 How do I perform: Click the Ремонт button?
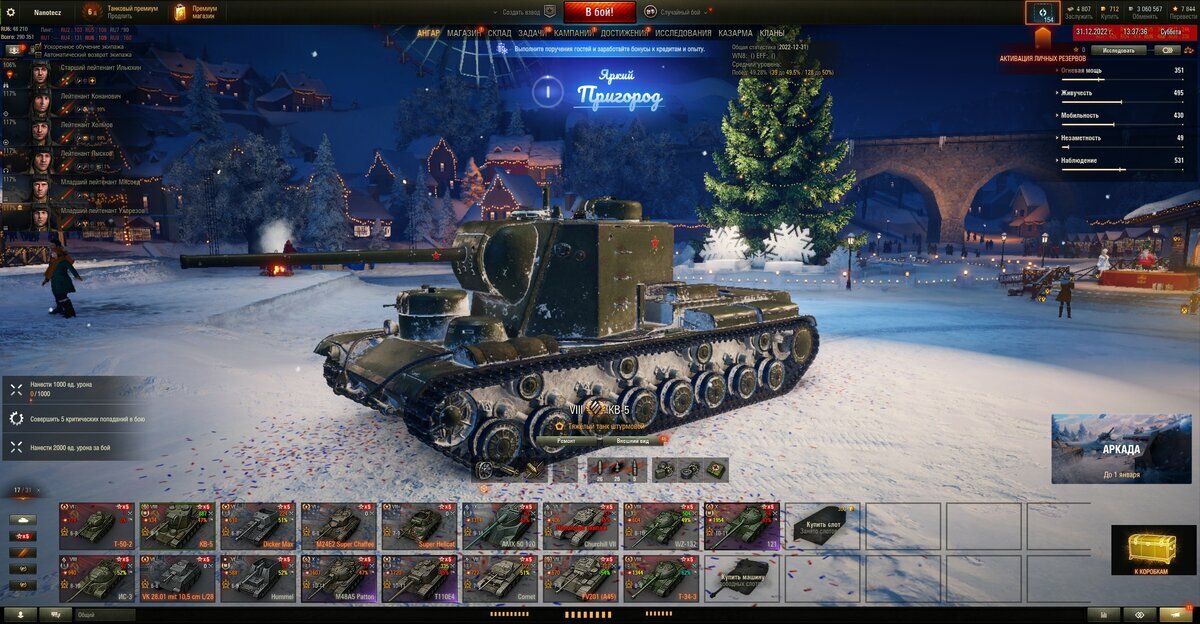(x=566, y=440)
